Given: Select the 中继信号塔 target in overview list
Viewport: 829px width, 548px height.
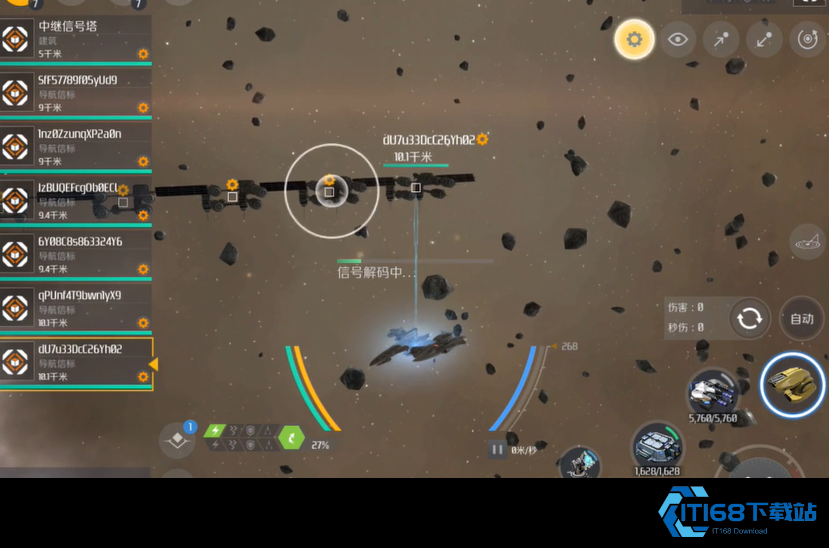Looking at the screenshot, I should 75,40.
